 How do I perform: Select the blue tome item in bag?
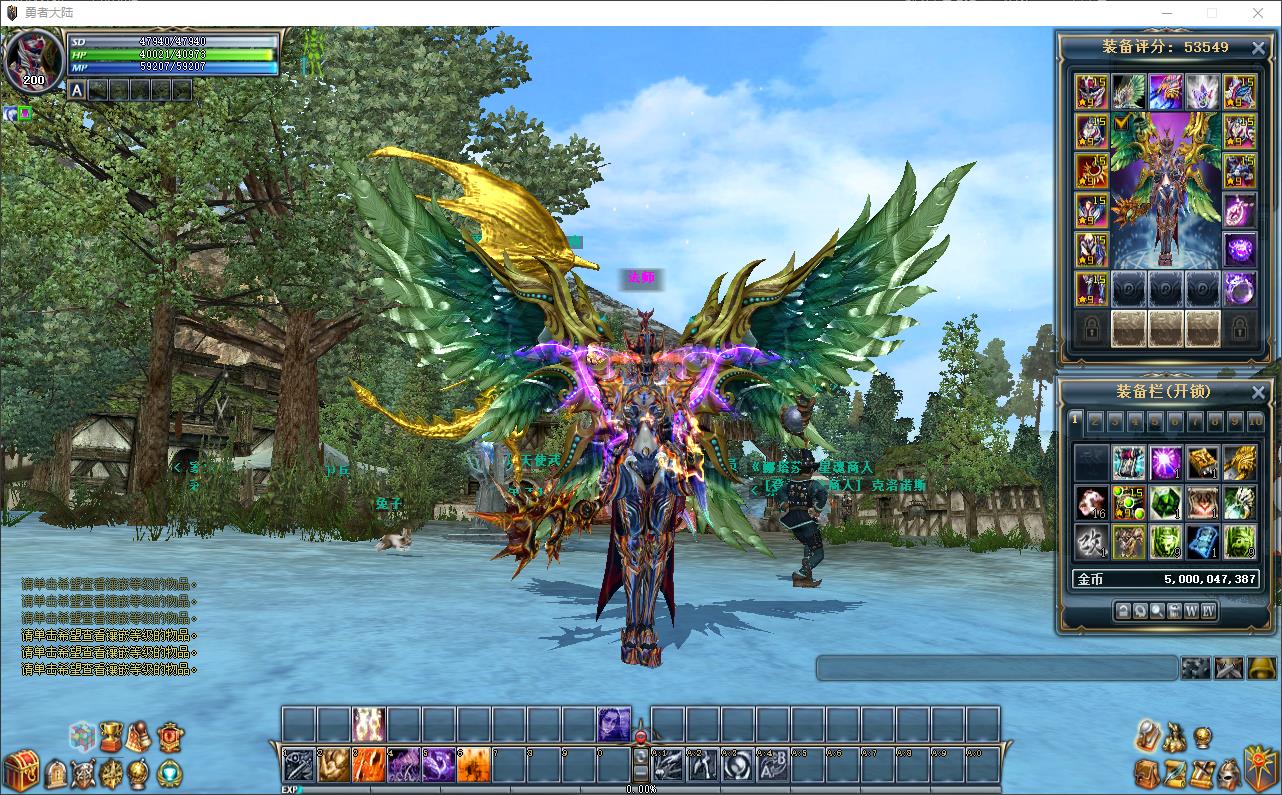point(1203,541)
